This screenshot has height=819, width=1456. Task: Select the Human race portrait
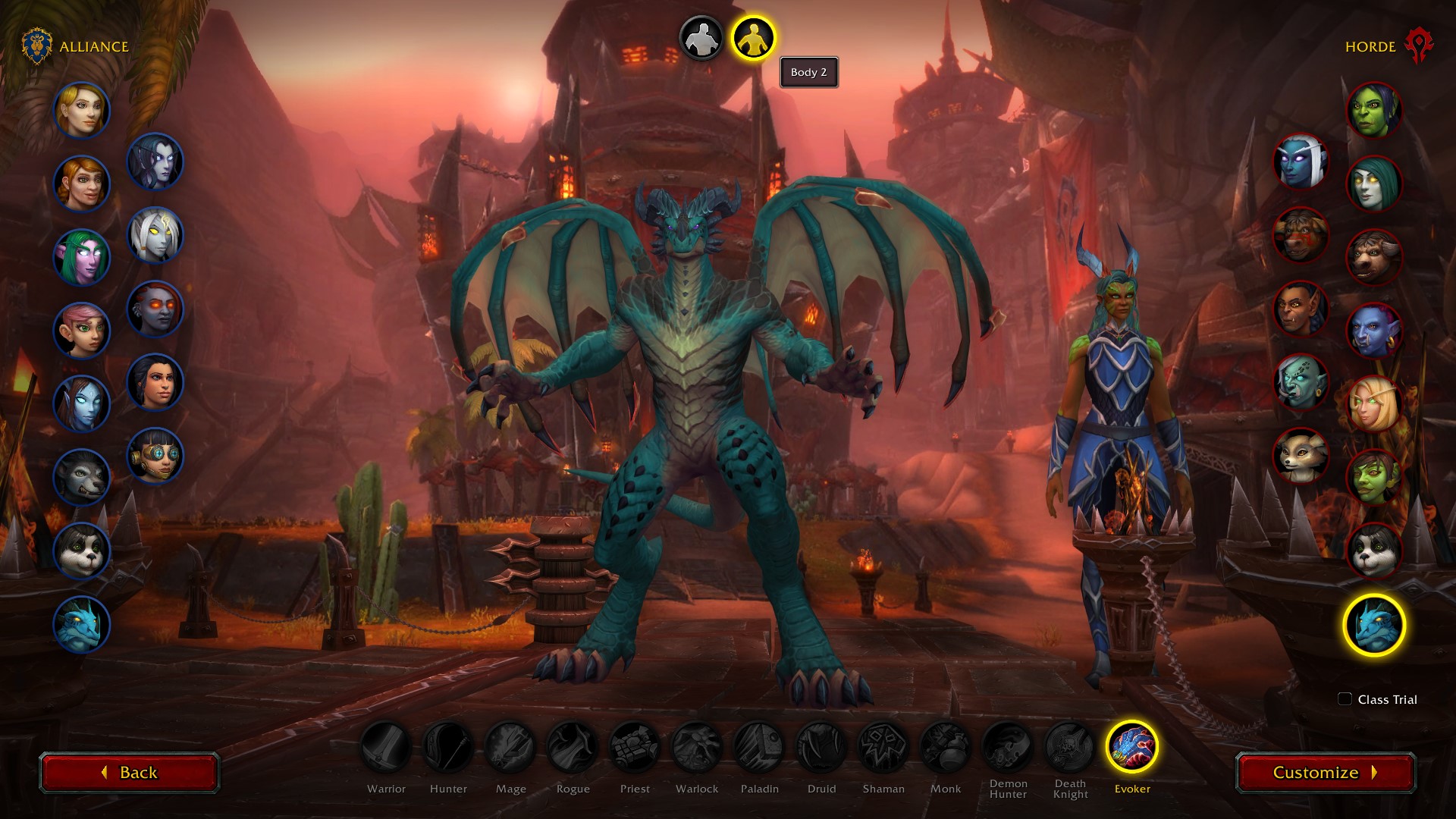pos(82,111)
